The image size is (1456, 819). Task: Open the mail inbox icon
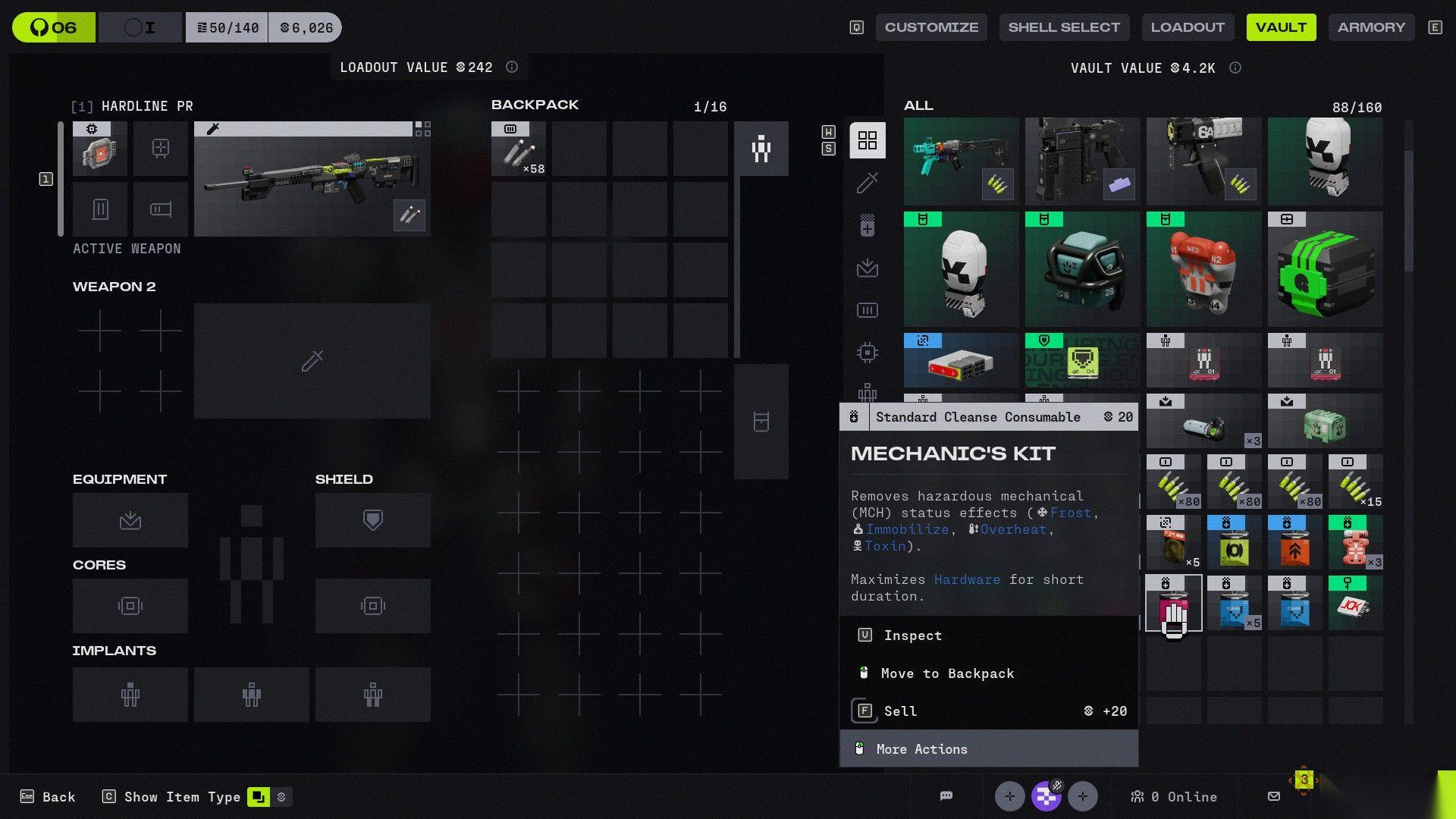click(x=1274, y=796)
